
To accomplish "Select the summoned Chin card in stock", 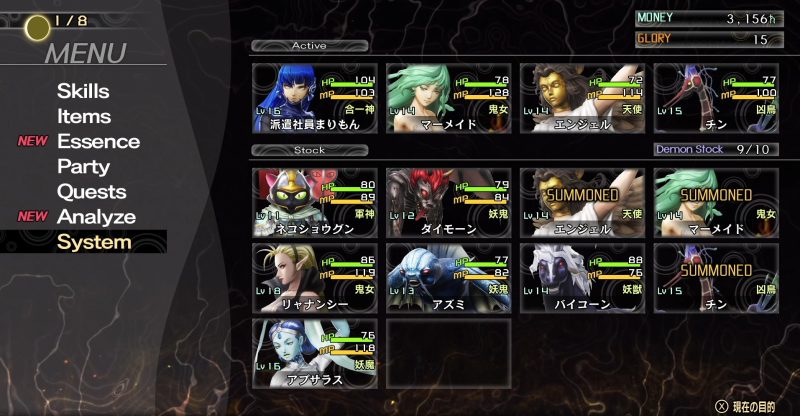I will point(715,277).
